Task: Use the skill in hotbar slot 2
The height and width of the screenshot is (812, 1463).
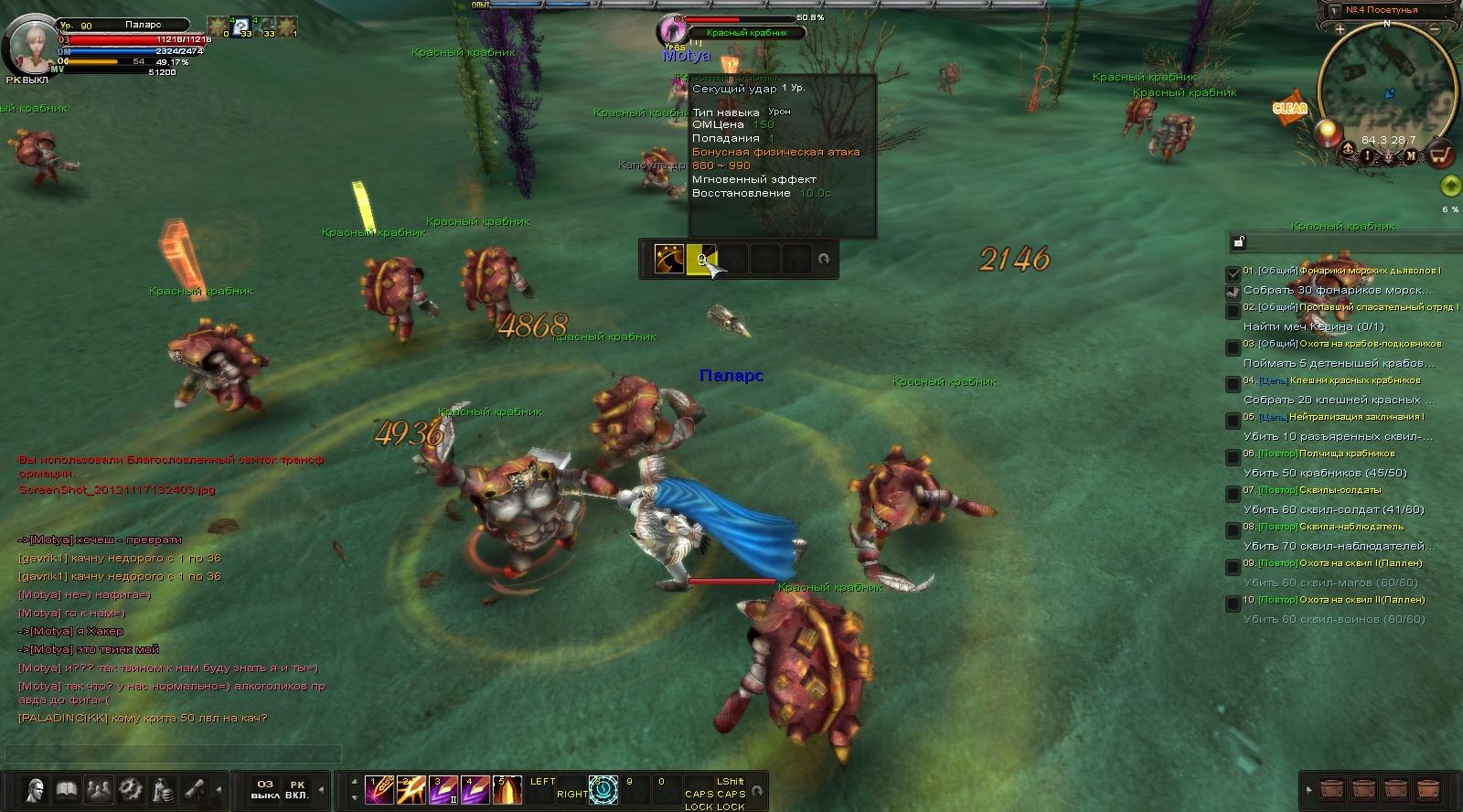Action: tap(411, 790)
